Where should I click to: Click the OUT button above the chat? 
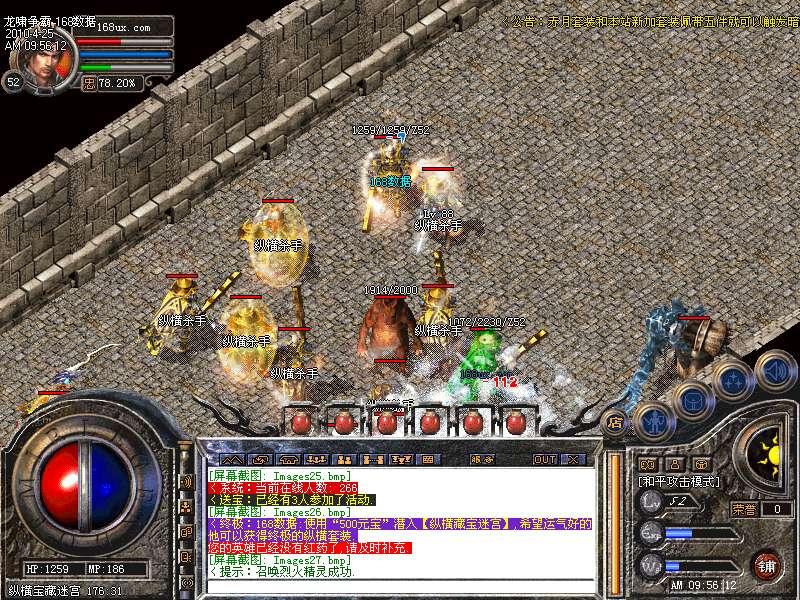[x=544, y=459]
